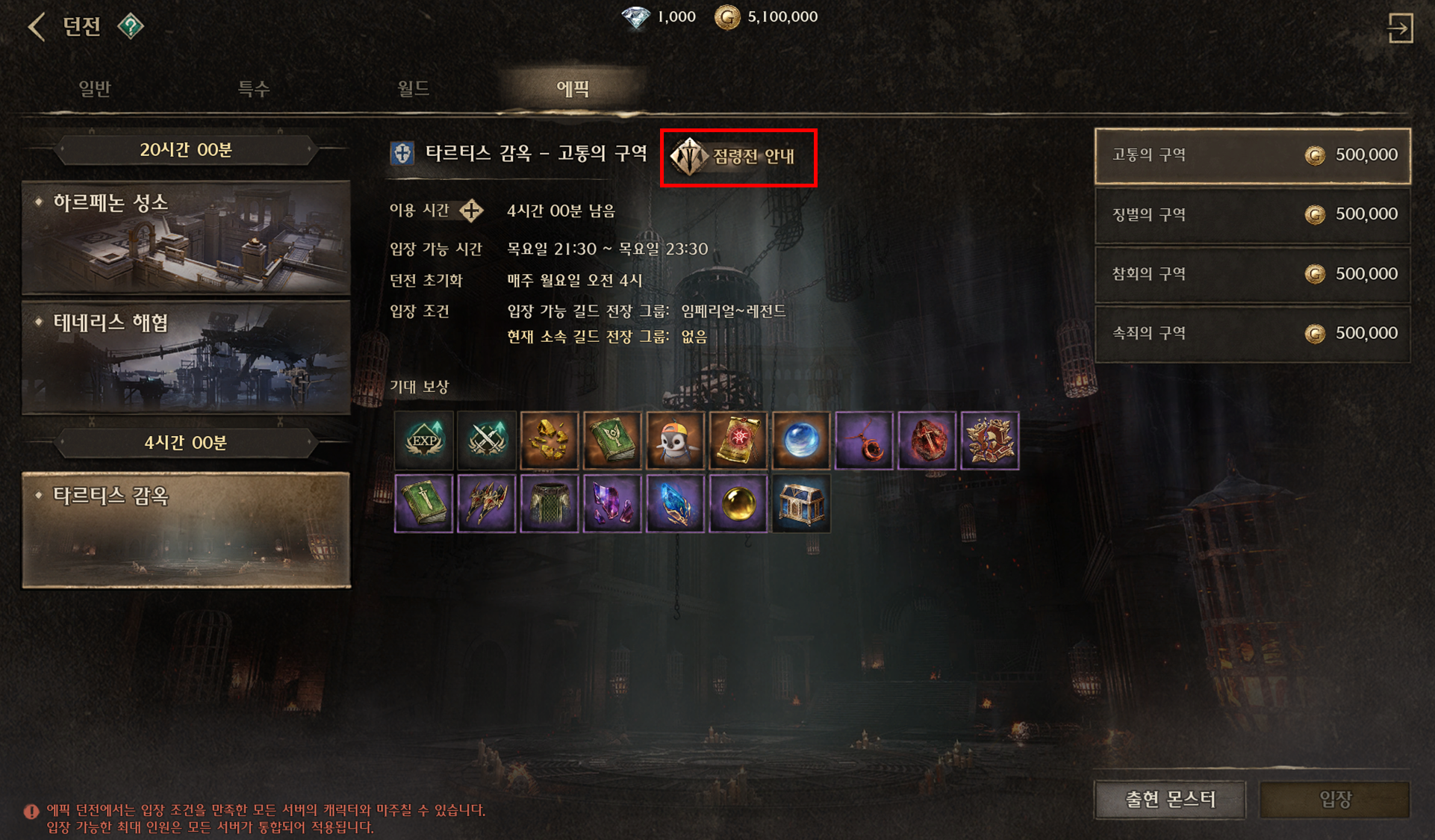Image resolution: width=1435 pixels, height=840 pixels.
Task: Switch to the 일반 tab
Action: click(x=95, y=89)
